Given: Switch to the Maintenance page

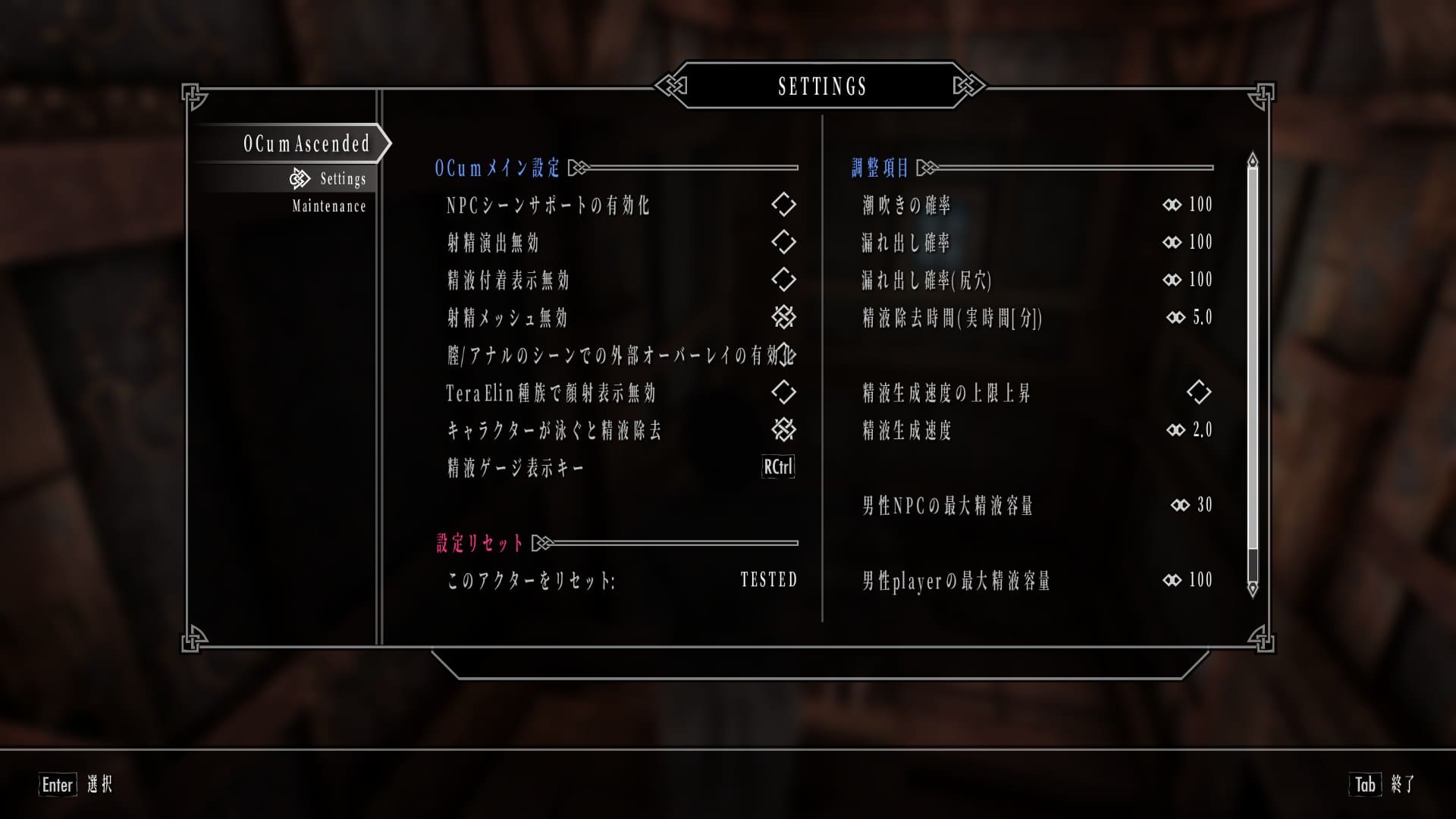Looking at the screenshot, I should pos(328,206).
